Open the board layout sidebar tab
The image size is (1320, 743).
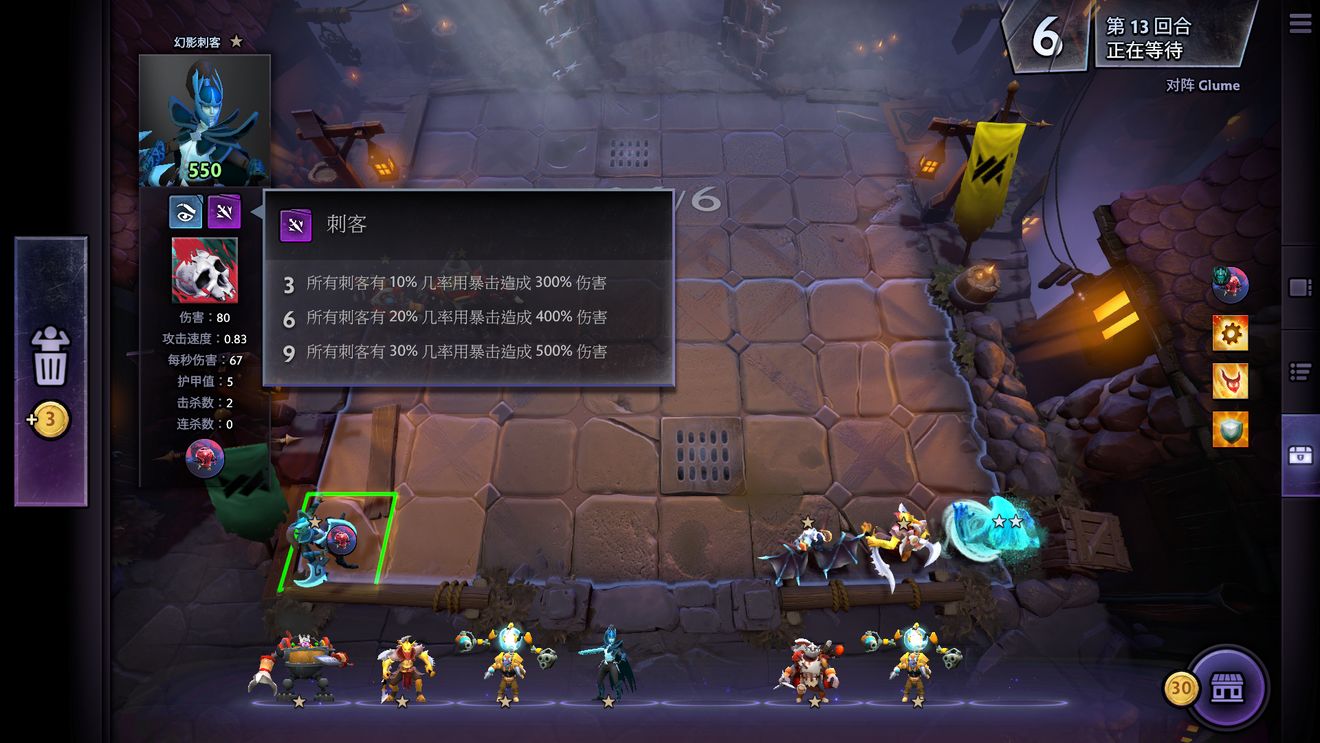coord(1300,288)
